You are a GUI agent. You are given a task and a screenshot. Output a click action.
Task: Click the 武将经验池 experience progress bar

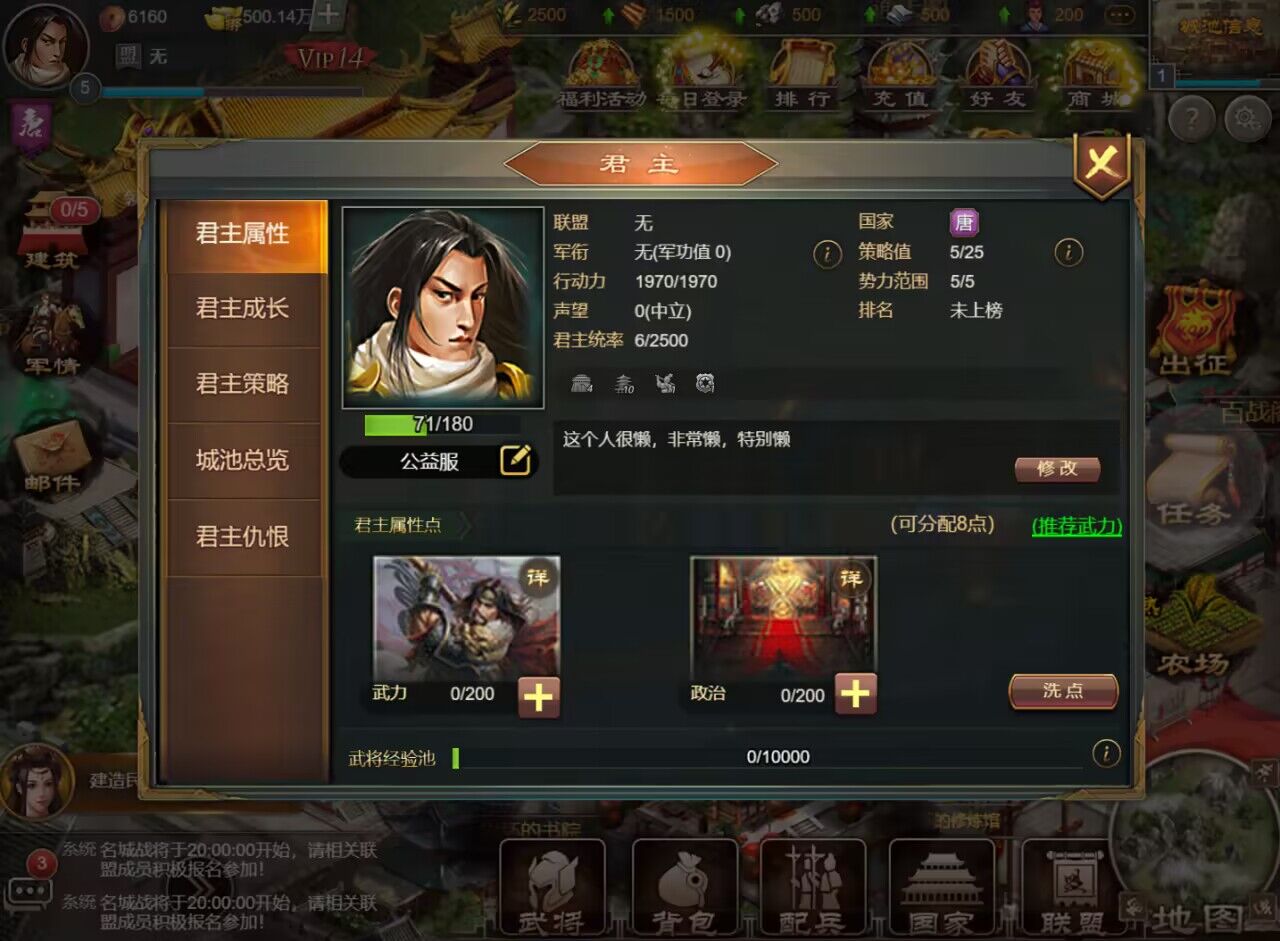[770, 757]
